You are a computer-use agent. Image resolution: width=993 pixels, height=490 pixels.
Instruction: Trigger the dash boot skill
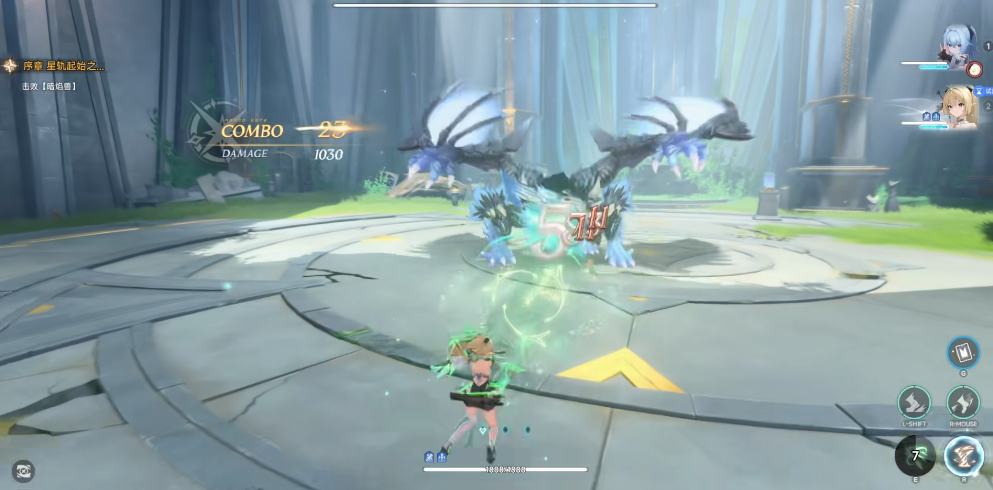pyautogui.click(x=914, y=403)
